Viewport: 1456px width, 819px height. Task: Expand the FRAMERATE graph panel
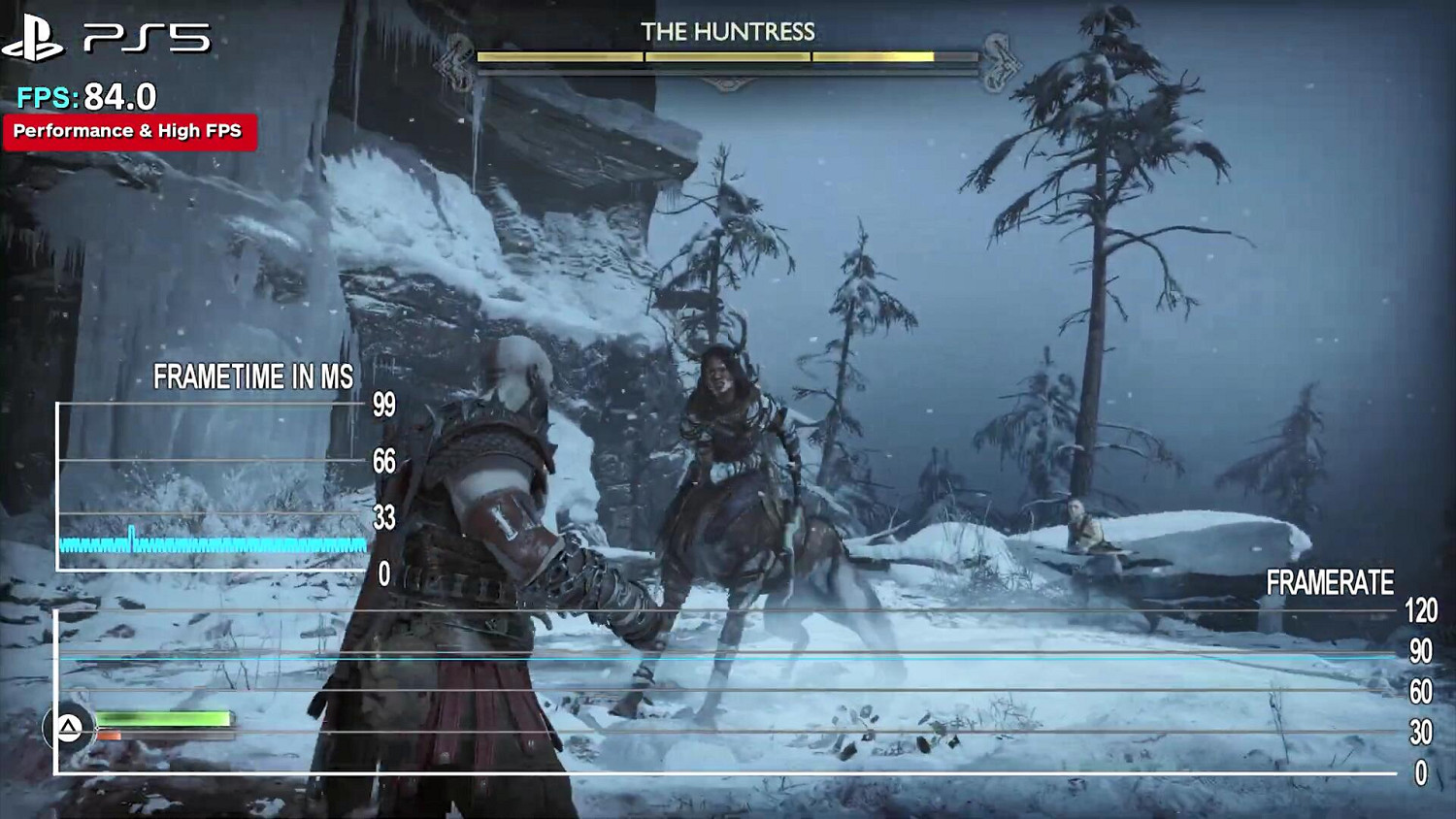(728, 694)
